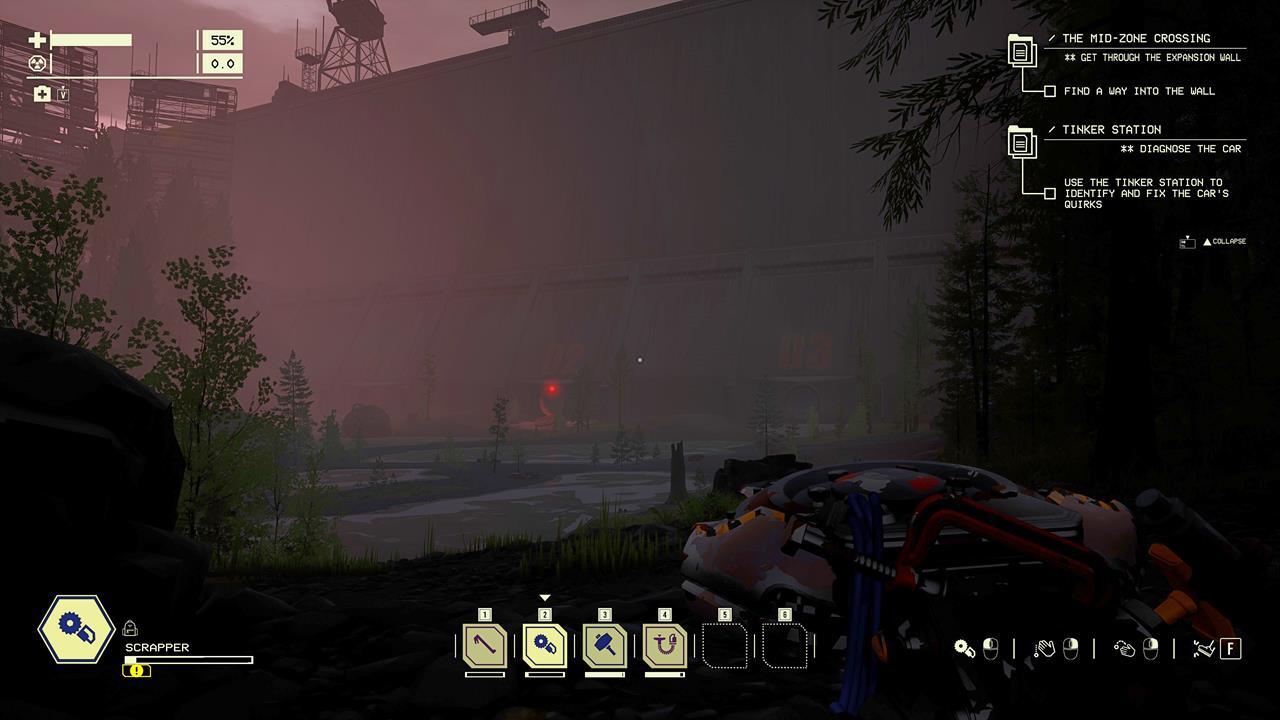The height and width of the screenshot is (720, 1280).
Task: Select the Scrapper saw in hotbar slot 2
Action: pos(545,646)
